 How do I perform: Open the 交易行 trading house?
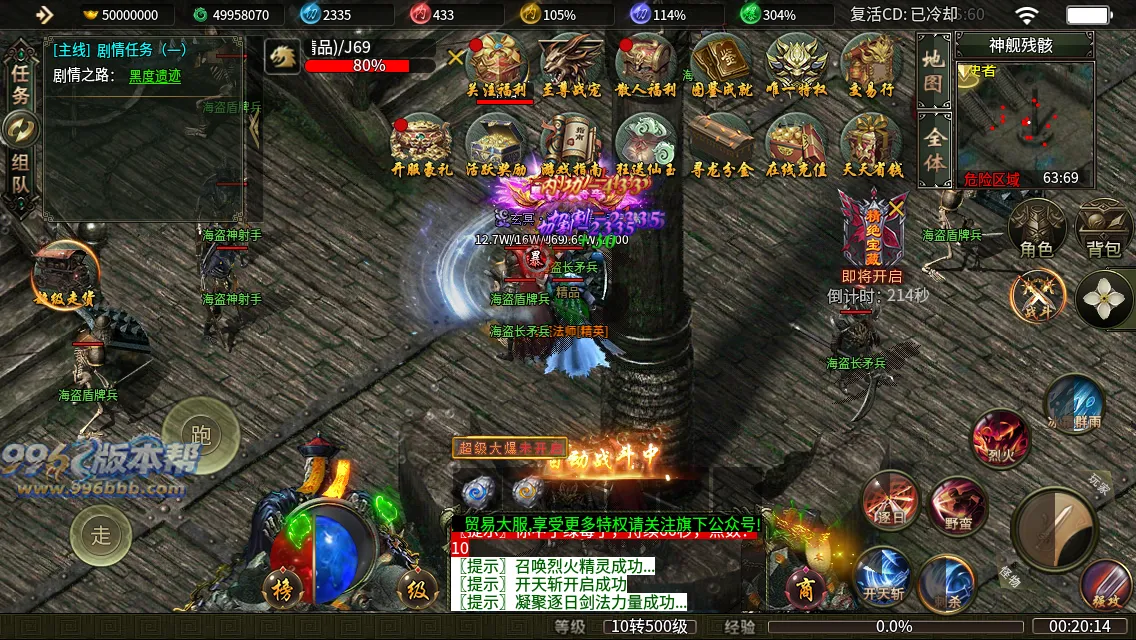tap(871, 64)
